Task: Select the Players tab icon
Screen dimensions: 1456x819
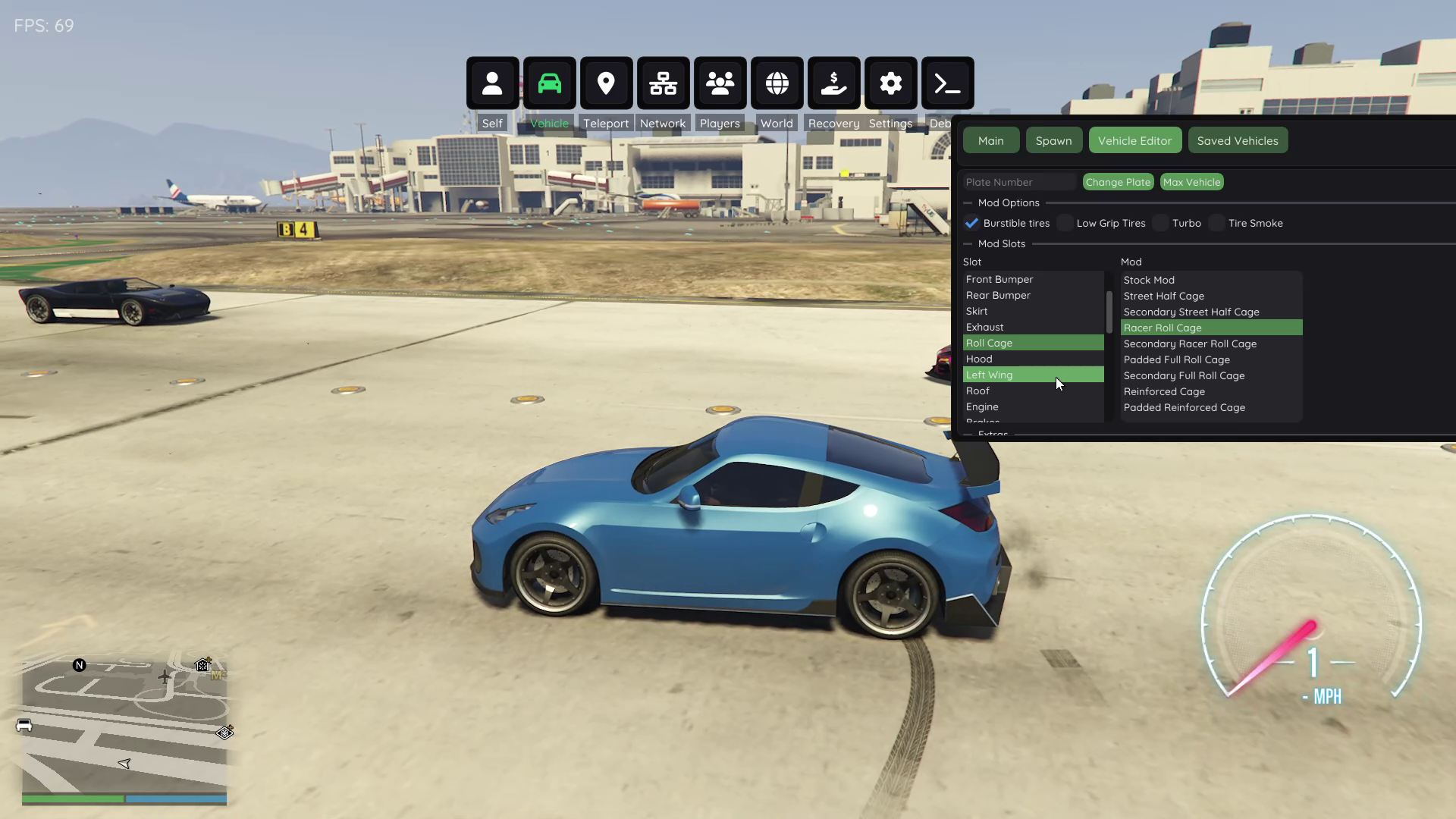Action: tap(720, 83)
